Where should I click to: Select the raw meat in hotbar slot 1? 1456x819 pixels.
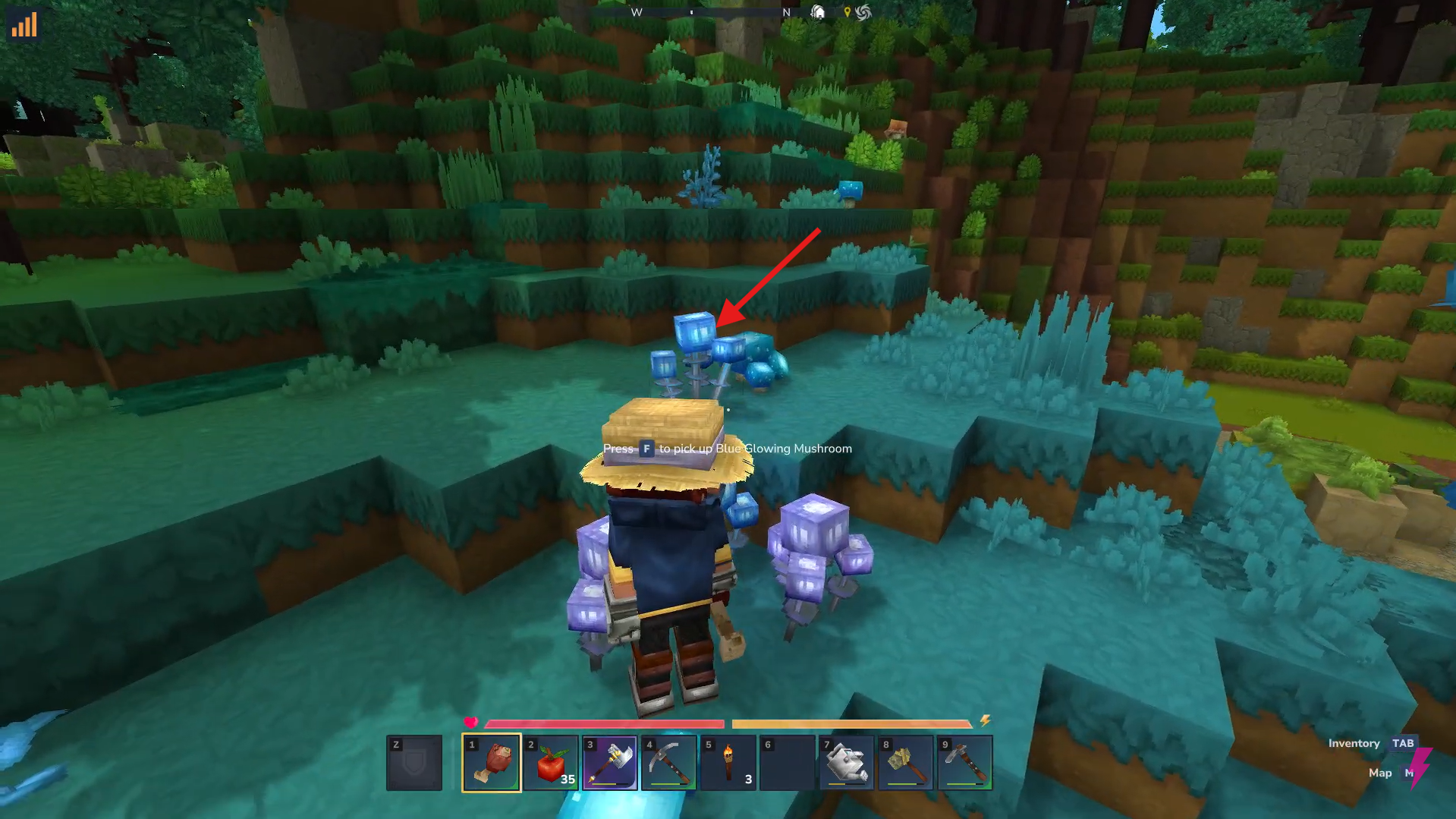tap(489, 763)
